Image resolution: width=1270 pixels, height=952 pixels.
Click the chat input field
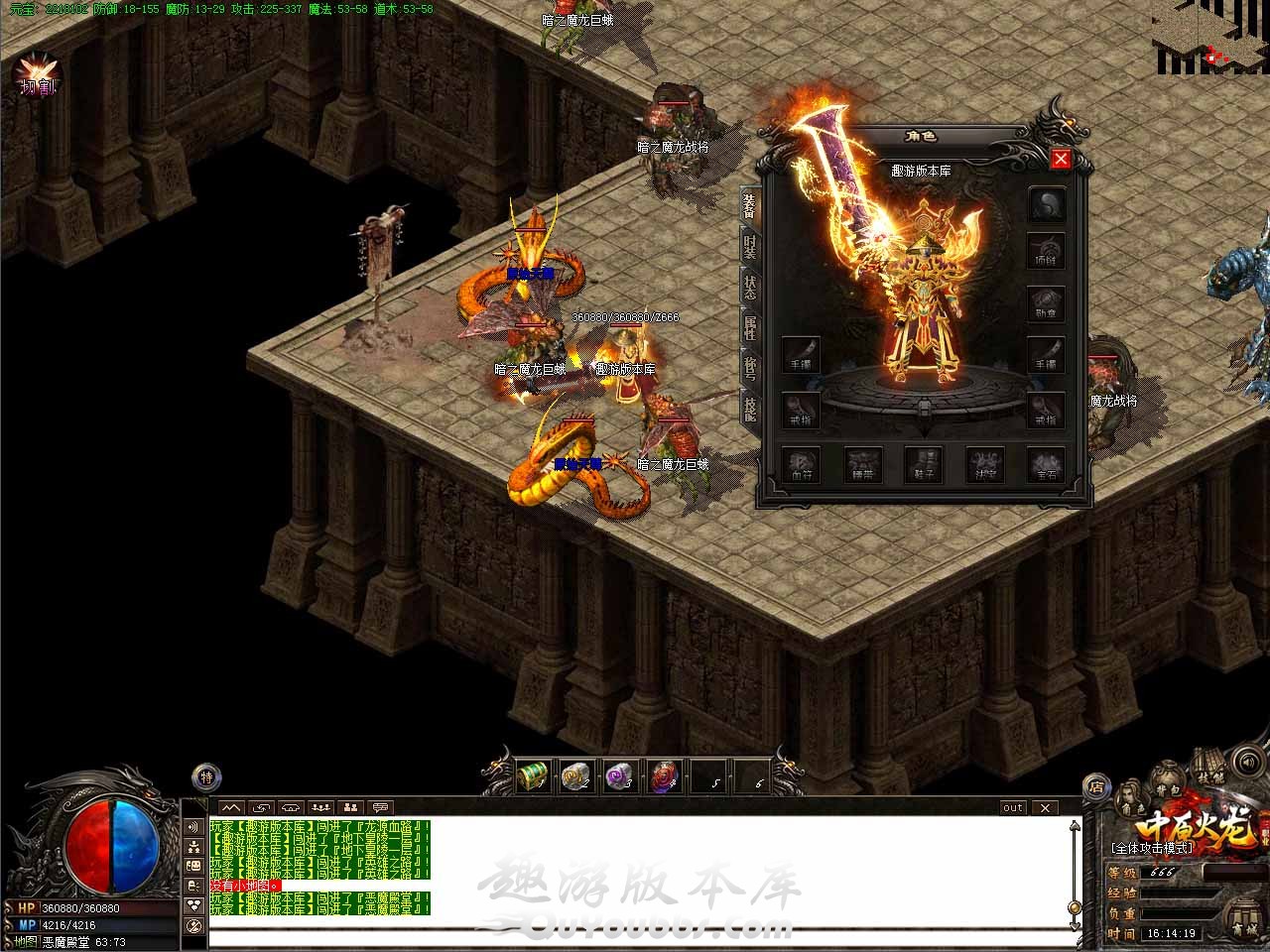pyautogui.click(x=635, y=936)
